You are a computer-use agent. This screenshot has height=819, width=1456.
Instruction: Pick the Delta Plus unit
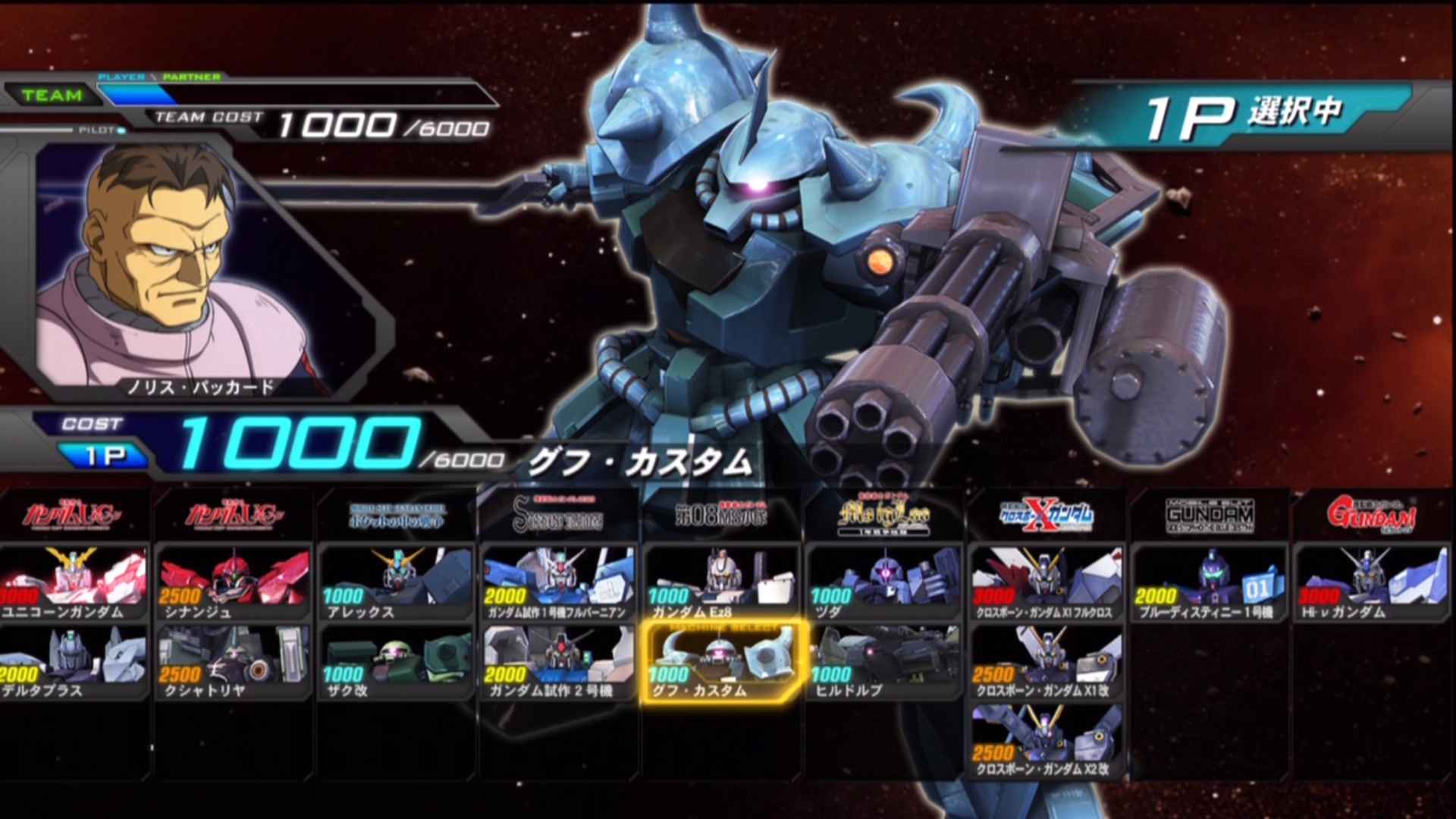(x=74, y=663)
